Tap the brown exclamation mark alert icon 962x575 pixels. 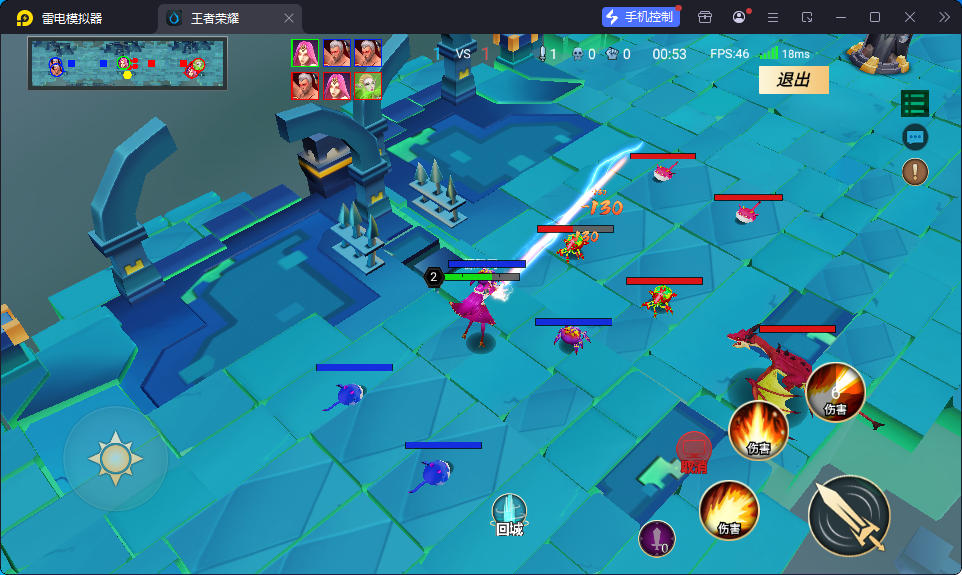[914, 171]
